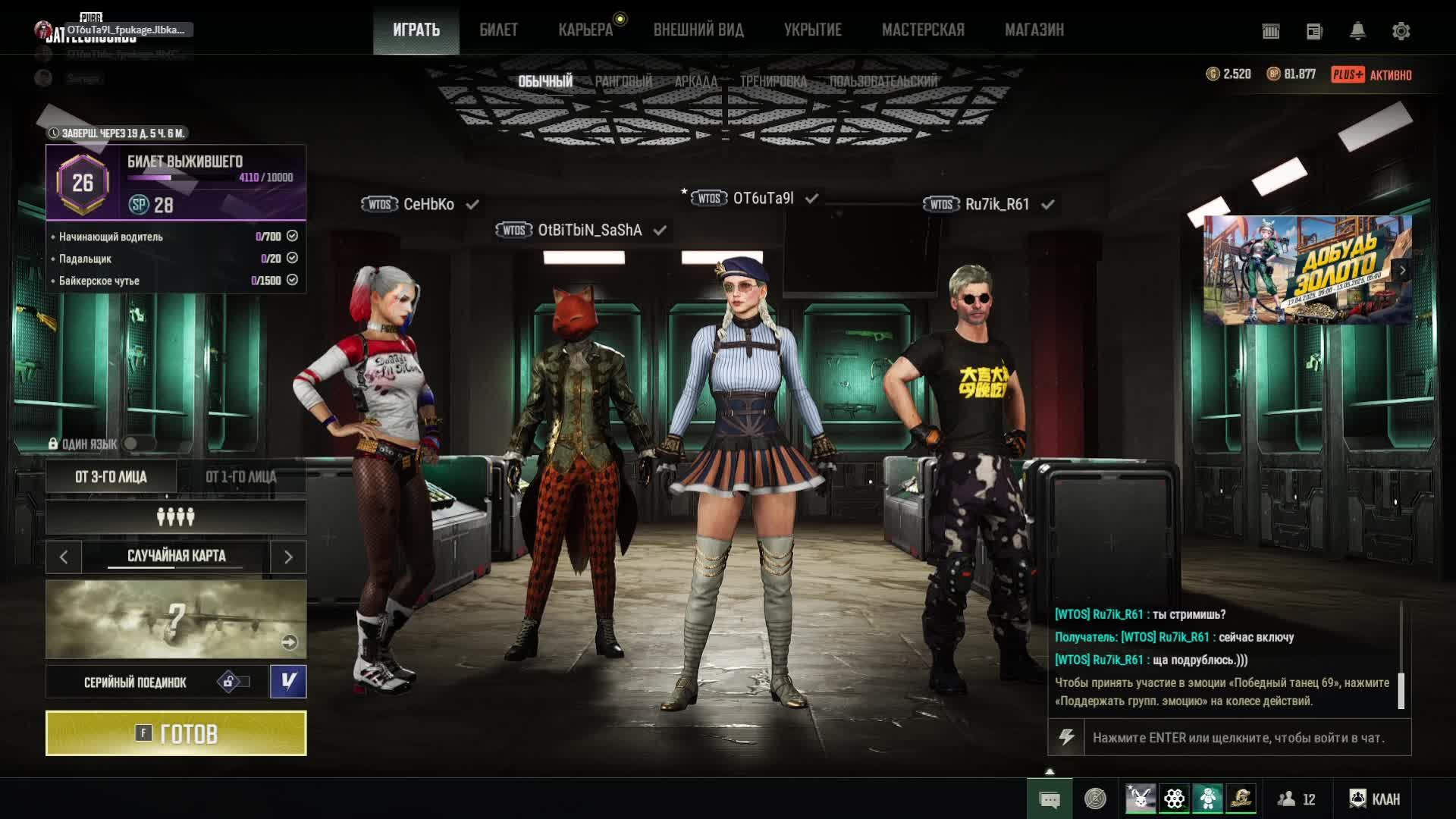Open the settings gear icon
This screenshot has height=819, width=1456.
pyautogui.click(x=1401, y=31)
